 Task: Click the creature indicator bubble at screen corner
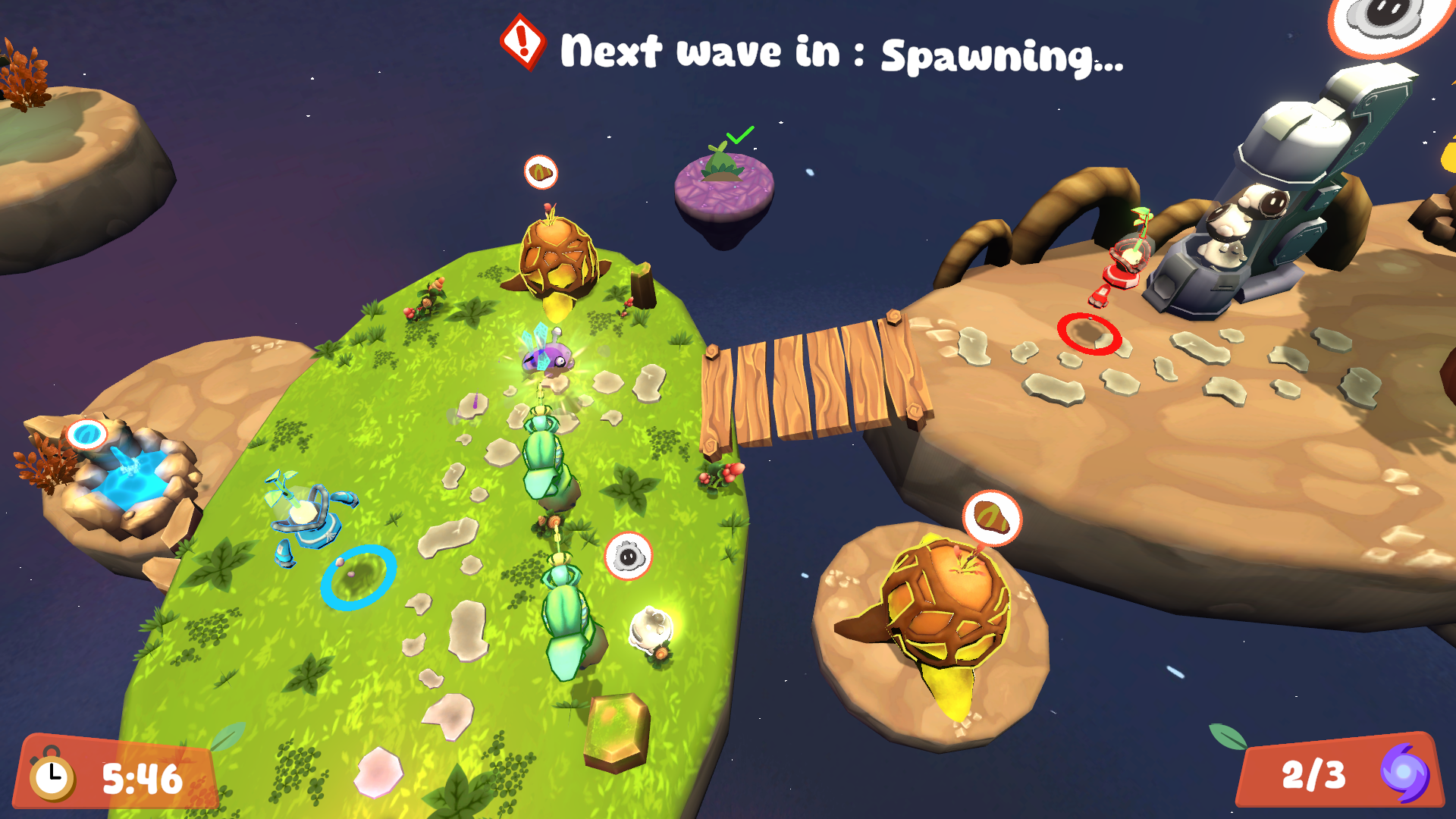pyautogui.click(x=1389, y=19)
